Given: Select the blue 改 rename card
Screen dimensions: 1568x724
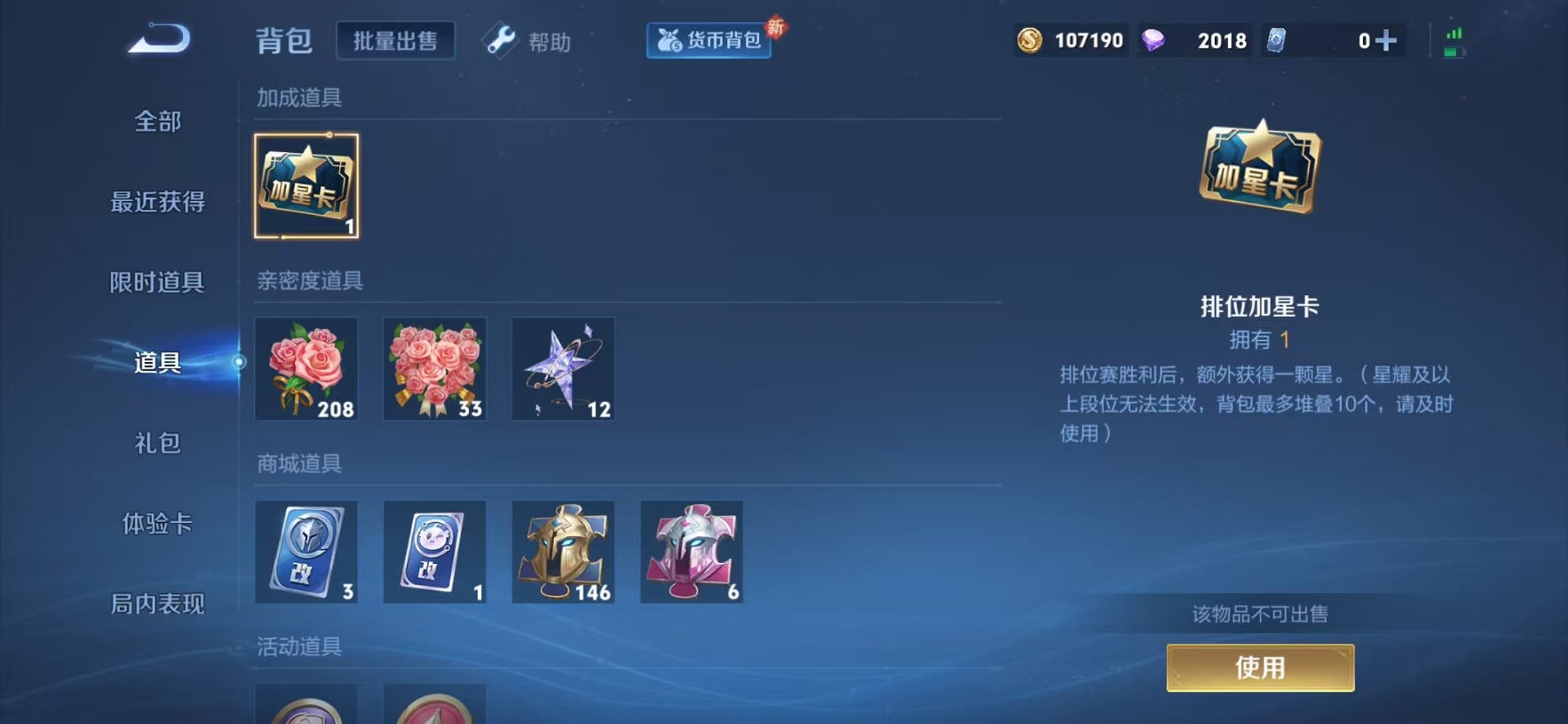Looking at the screenshot, I should 307,552.
